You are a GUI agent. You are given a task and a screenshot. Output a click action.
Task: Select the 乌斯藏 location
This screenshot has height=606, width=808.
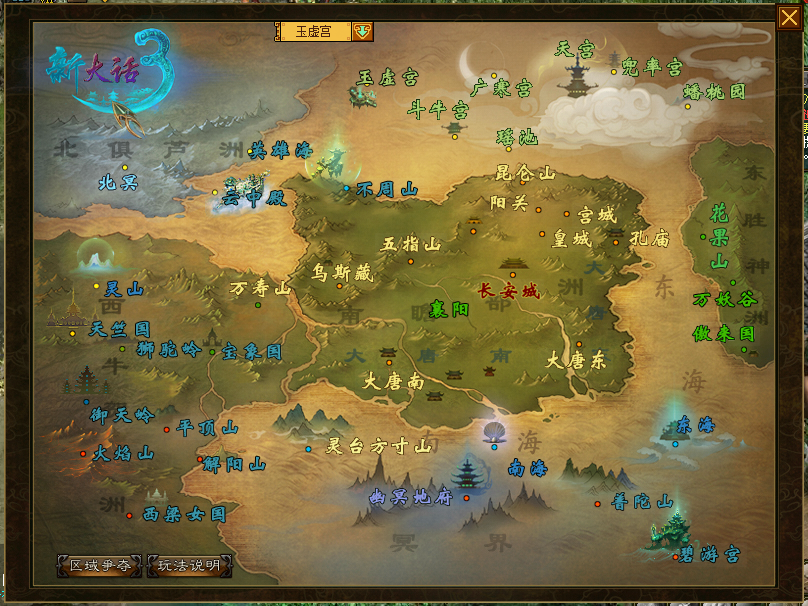(x=341, y=272)
